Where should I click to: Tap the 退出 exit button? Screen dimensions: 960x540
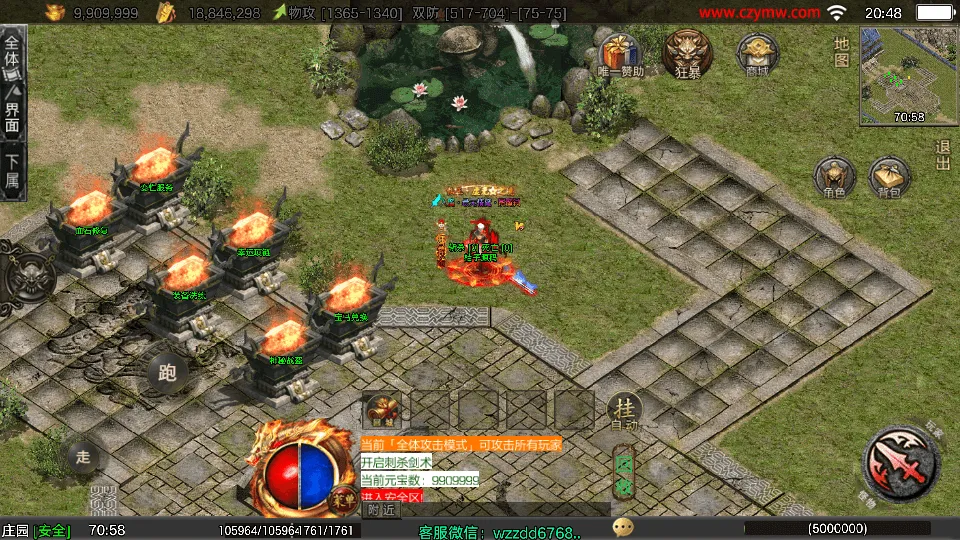(942, 156)
